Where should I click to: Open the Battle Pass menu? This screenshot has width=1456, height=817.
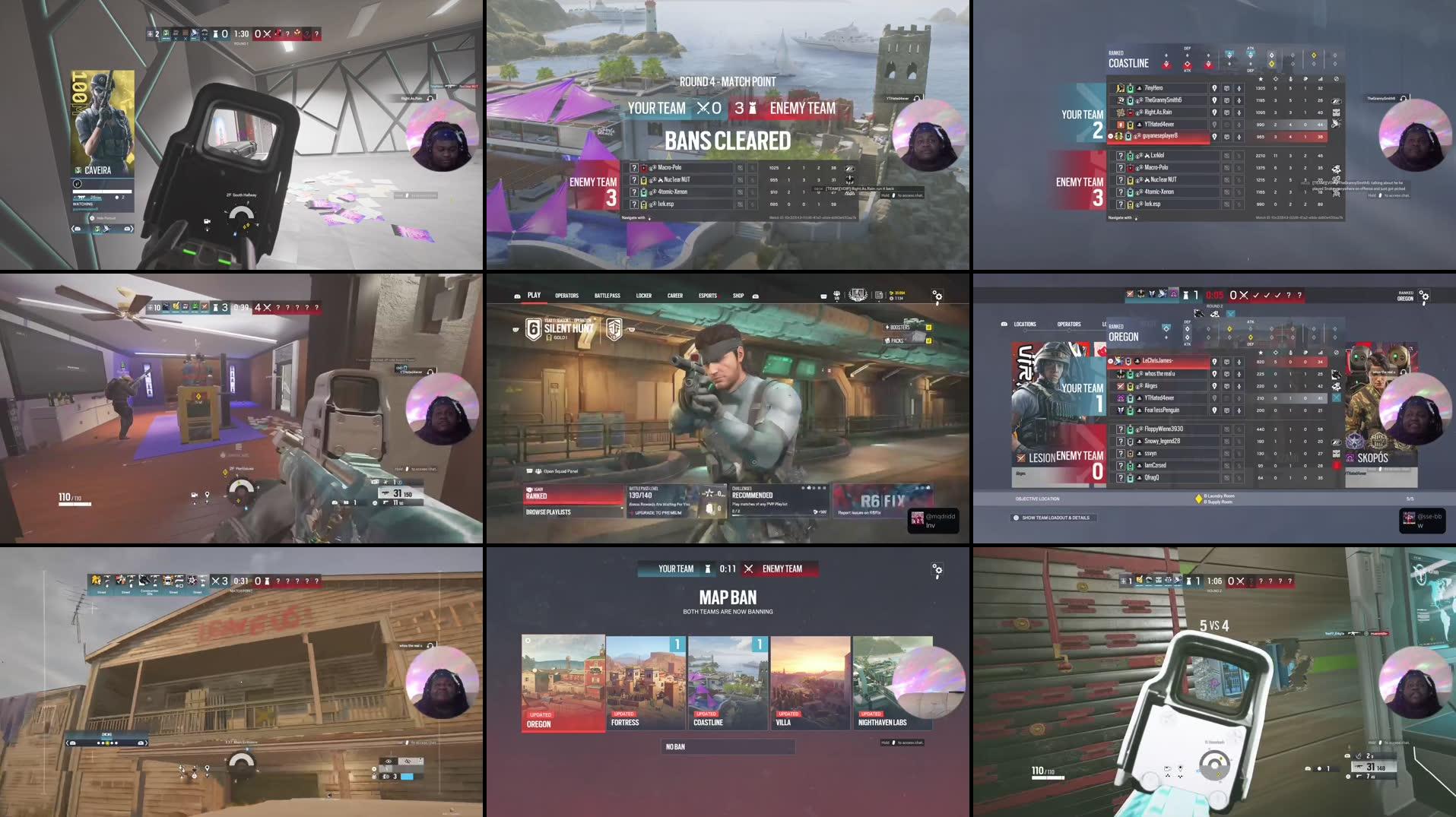pyautogui.click(x=607, y=295)
